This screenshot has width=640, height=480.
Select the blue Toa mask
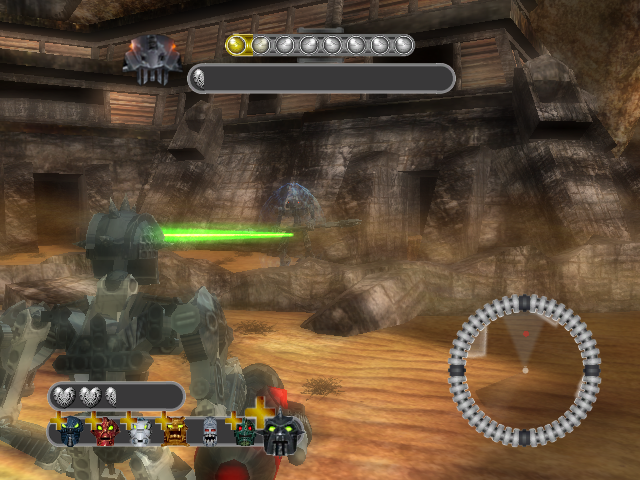tap(71, 431)
